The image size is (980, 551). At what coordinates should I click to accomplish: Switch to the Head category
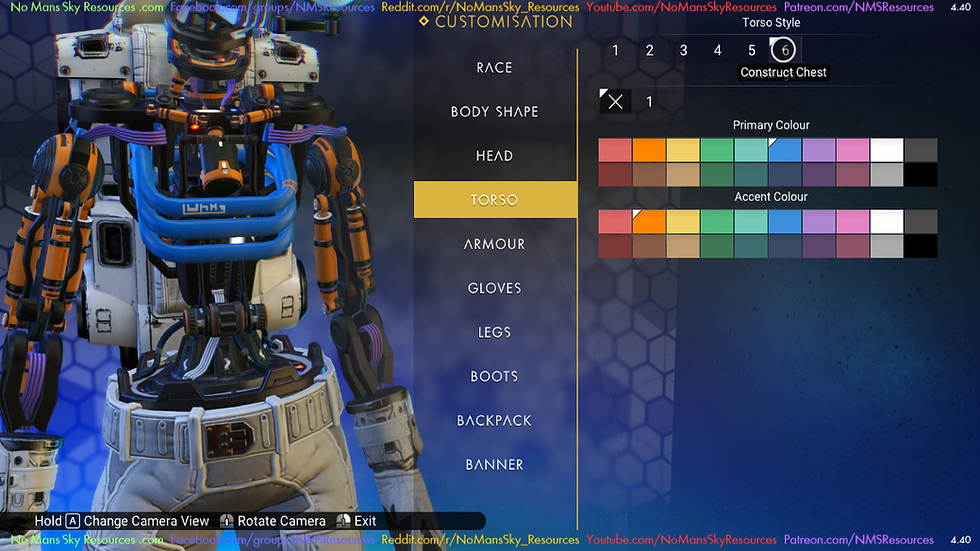(x=494, y=156)
